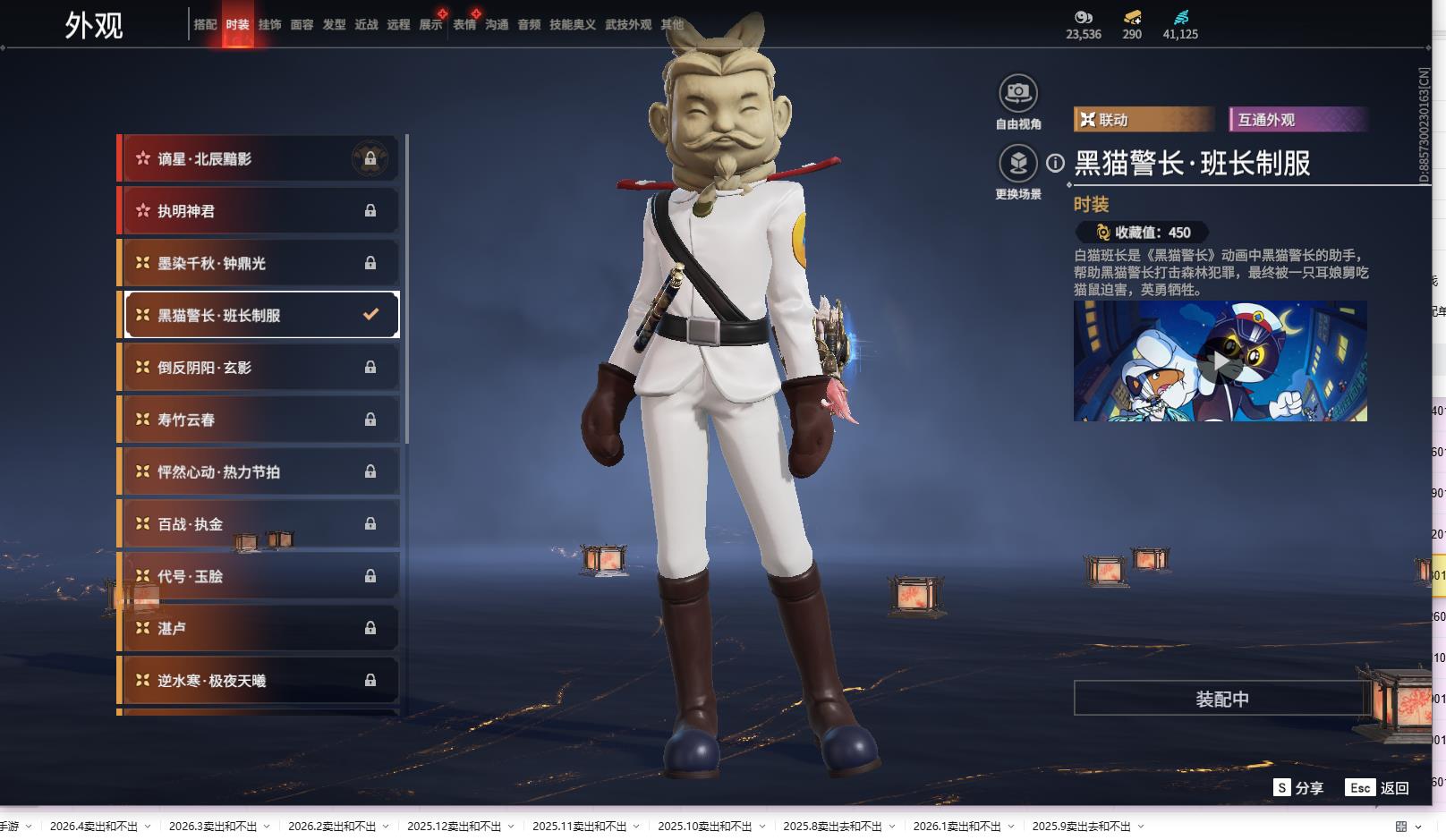Select the 倒反阴阳·玄影 outfit
The height and width of the screenshot is (840, 1446).
click(x=259, y=368)
